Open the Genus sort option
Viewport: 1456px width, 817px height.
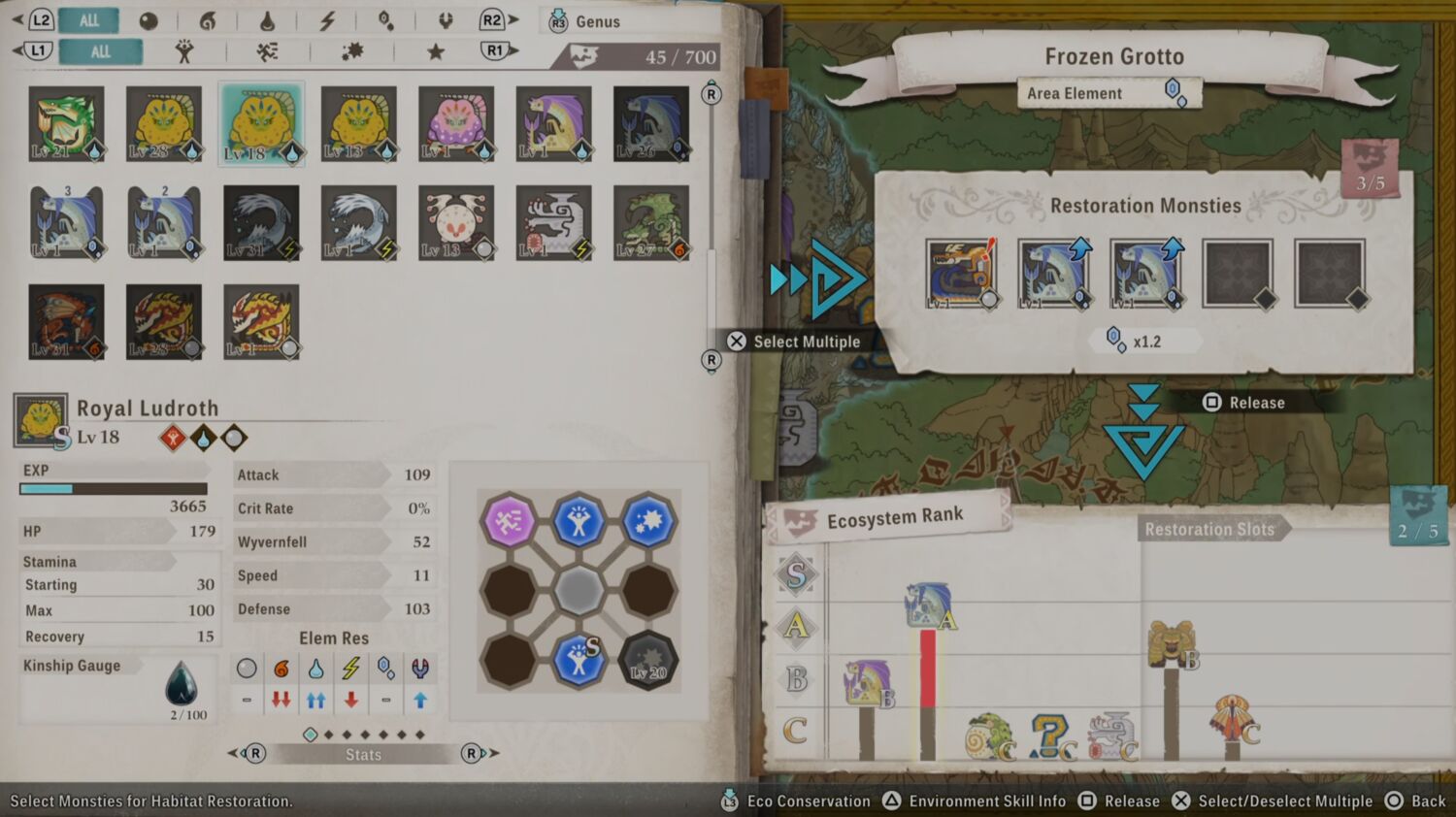(x=586, y=21)
